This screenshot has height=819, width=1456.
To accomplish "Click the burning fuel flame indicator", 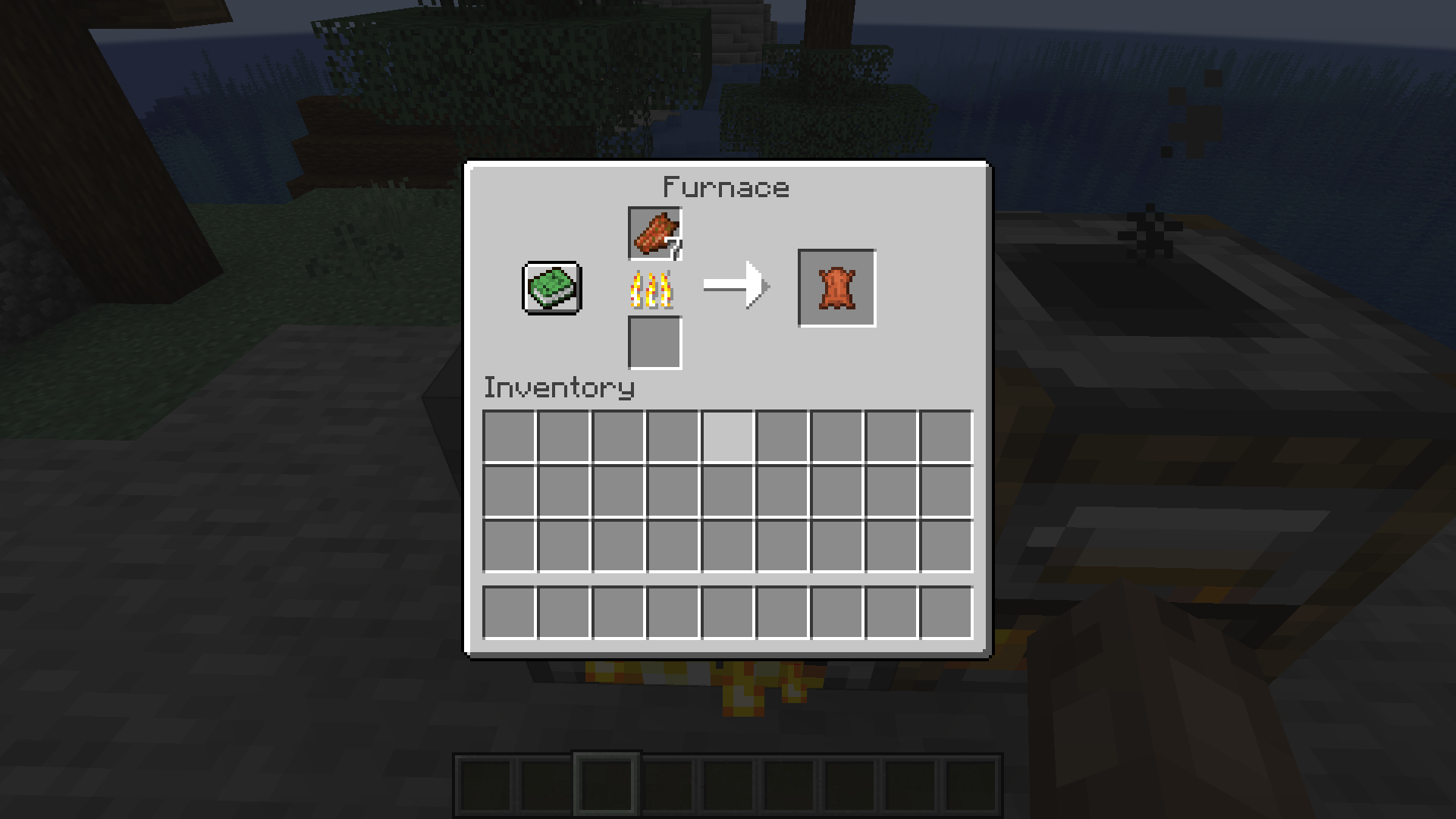I will [x=651, y=288].
